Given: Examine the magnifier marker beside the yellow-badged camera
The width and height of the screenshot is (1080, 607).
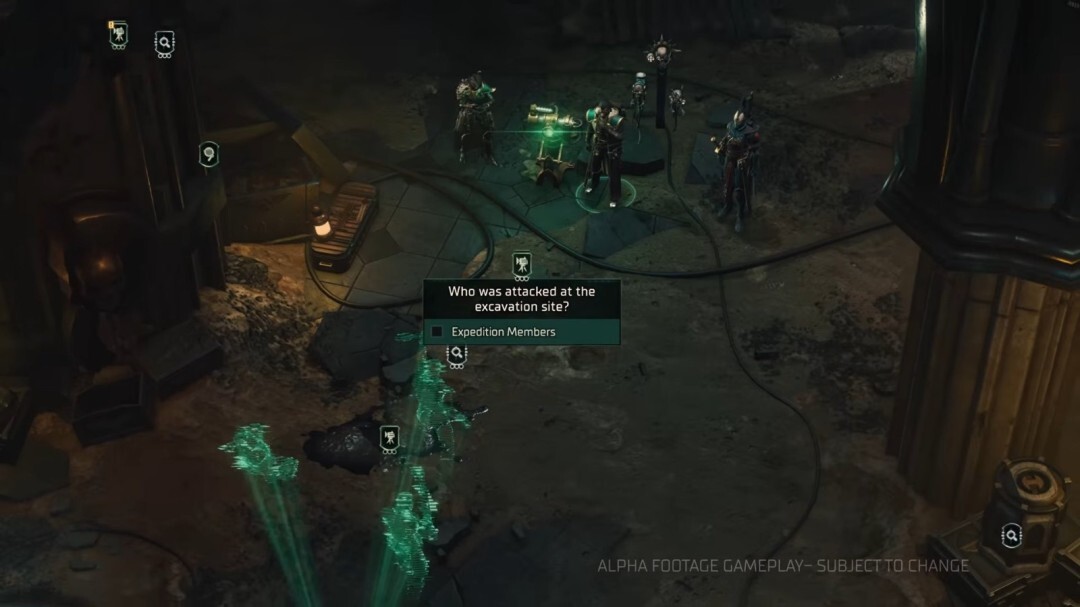Looking at the screenshot, I should 165,43.
